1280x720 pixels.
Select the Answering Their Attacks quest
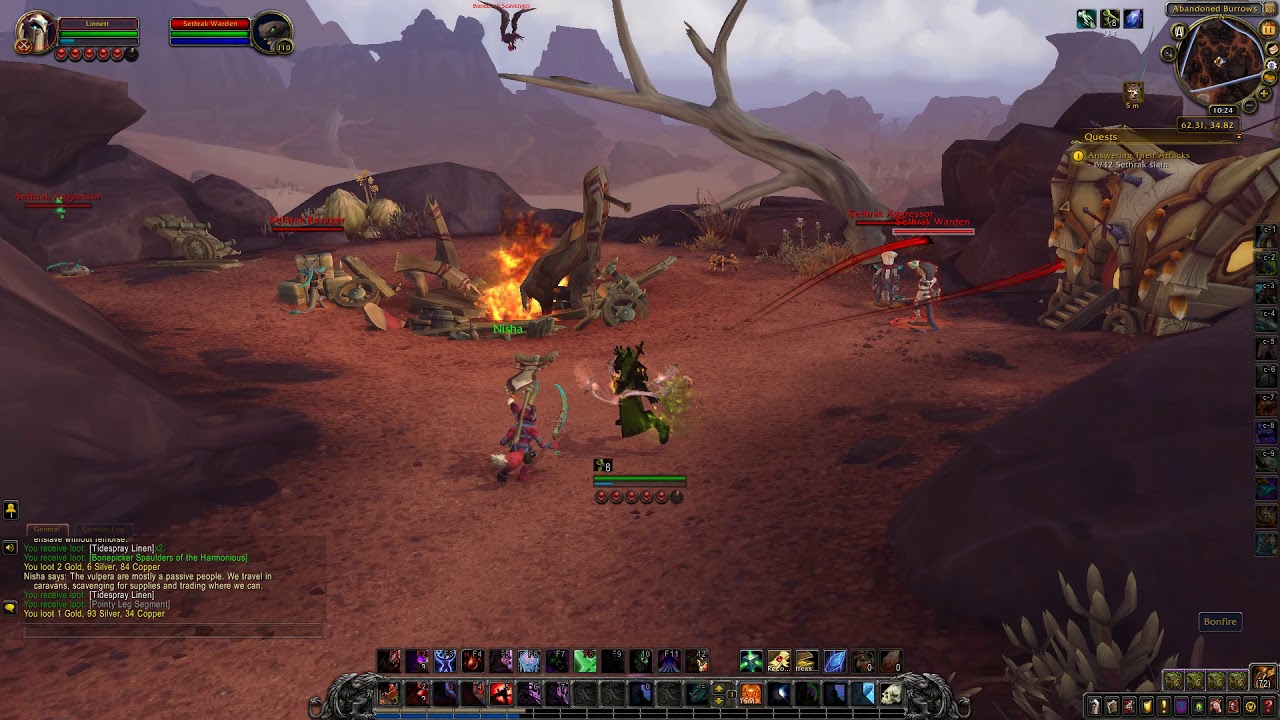[1138, 156]
